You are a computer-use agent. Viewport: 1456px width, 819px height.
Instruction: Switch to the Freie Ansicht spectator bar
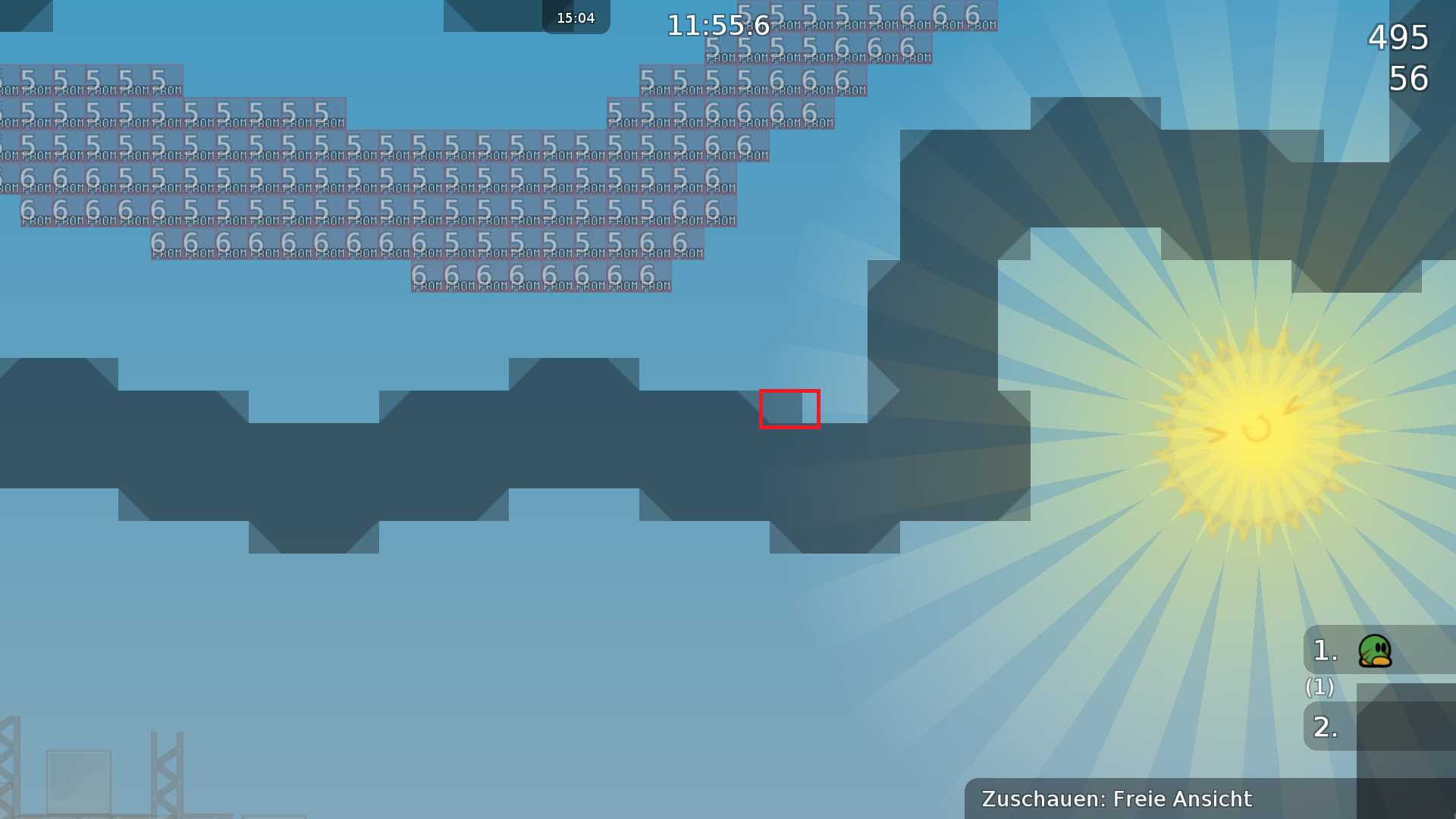tap(1181, 799)
